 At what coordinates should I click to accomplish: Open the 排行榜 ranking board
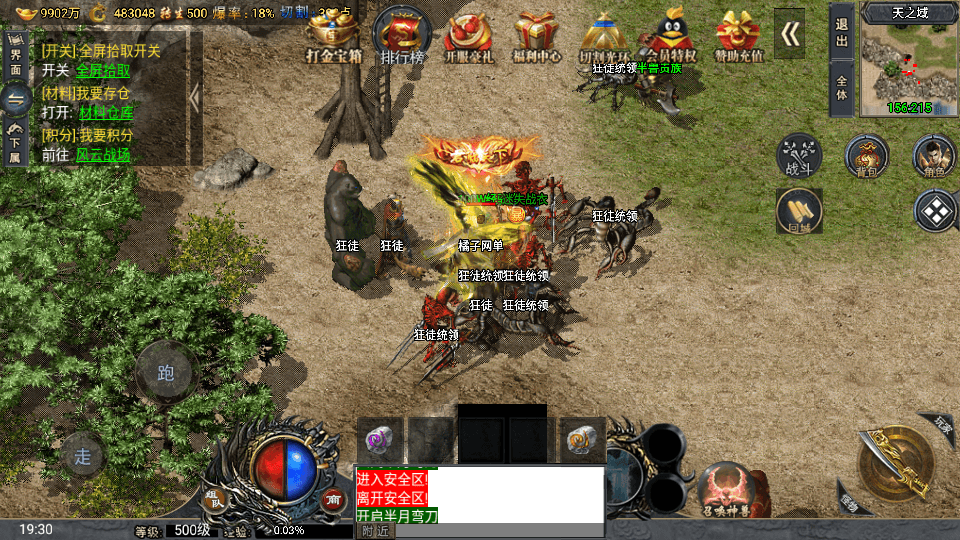click(x=402, y=35)
